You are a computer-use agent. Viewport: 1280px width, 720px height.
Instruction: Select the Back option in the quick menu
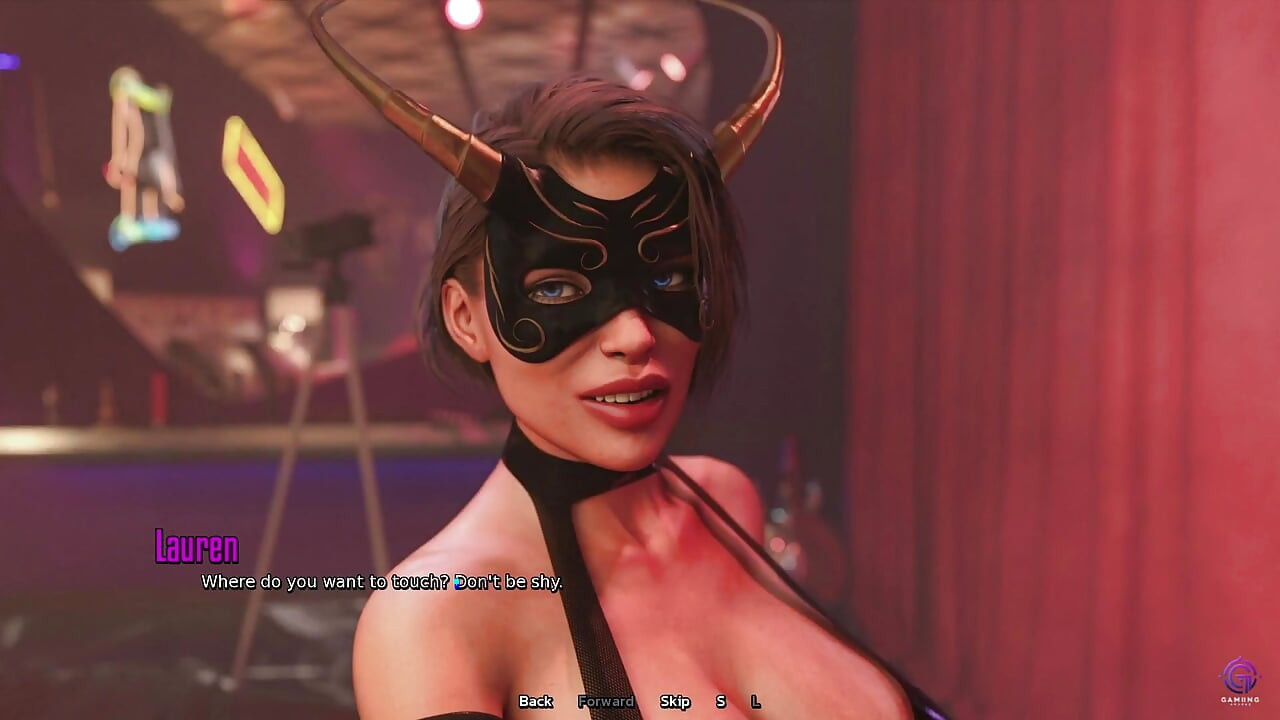pos(535,702)
